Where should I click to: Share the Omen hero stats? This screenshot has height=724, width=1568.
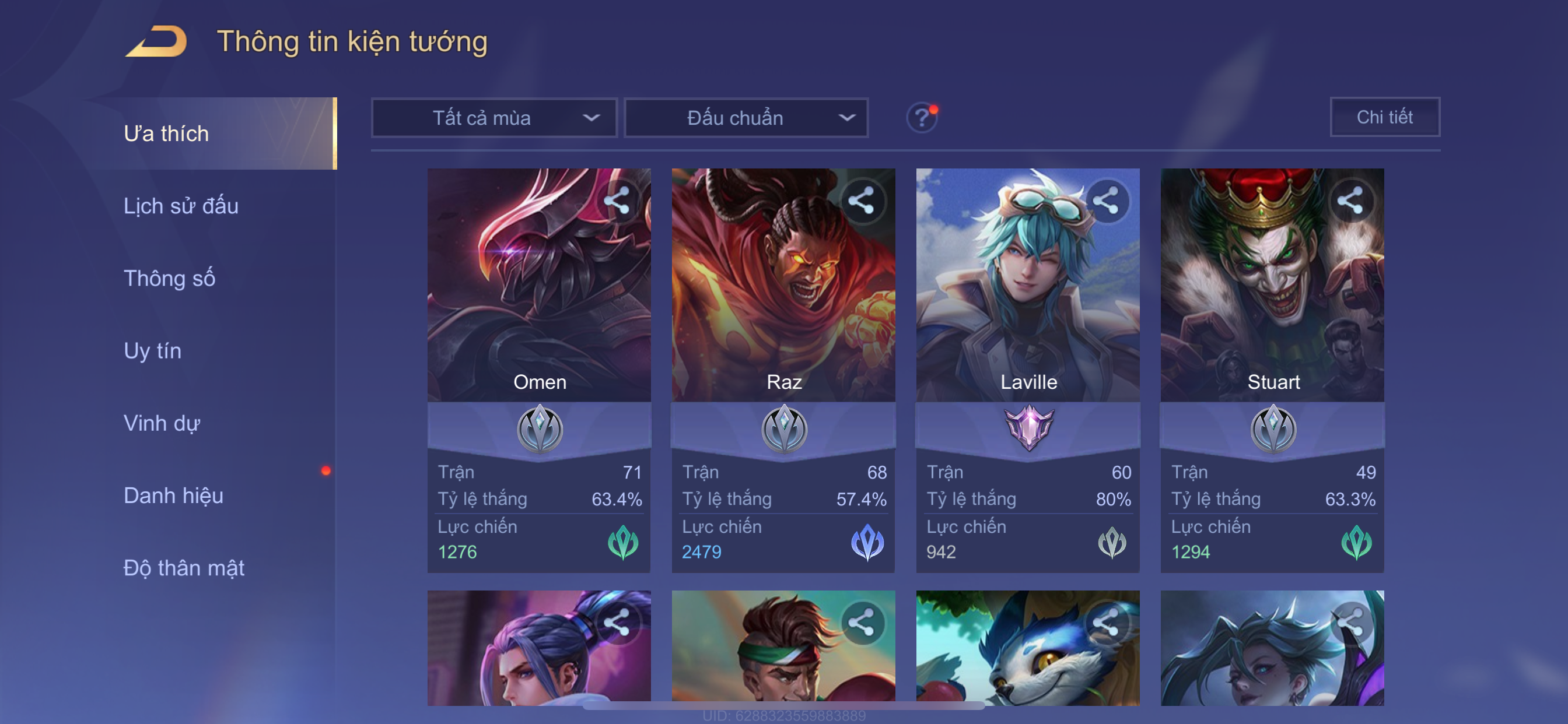tap(617, 200)
